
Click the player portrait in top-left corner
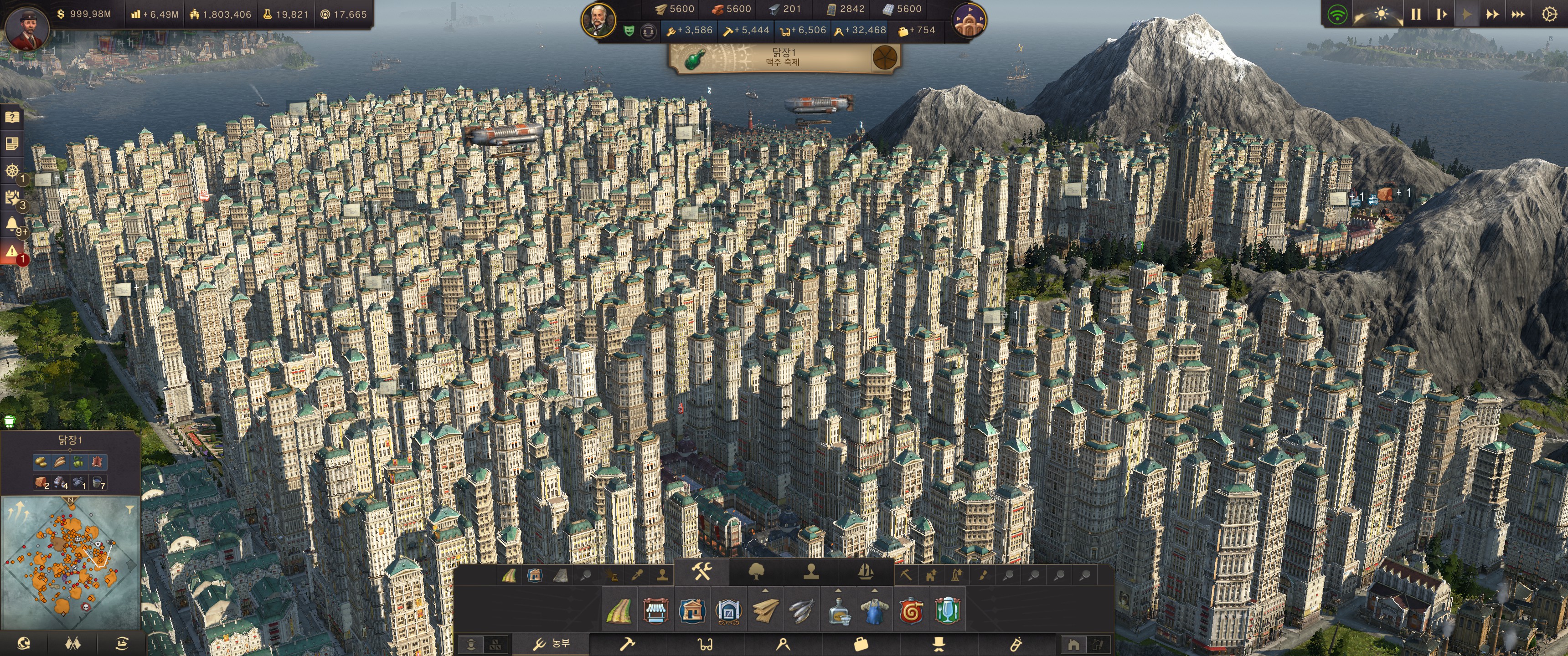pos(27,27)
